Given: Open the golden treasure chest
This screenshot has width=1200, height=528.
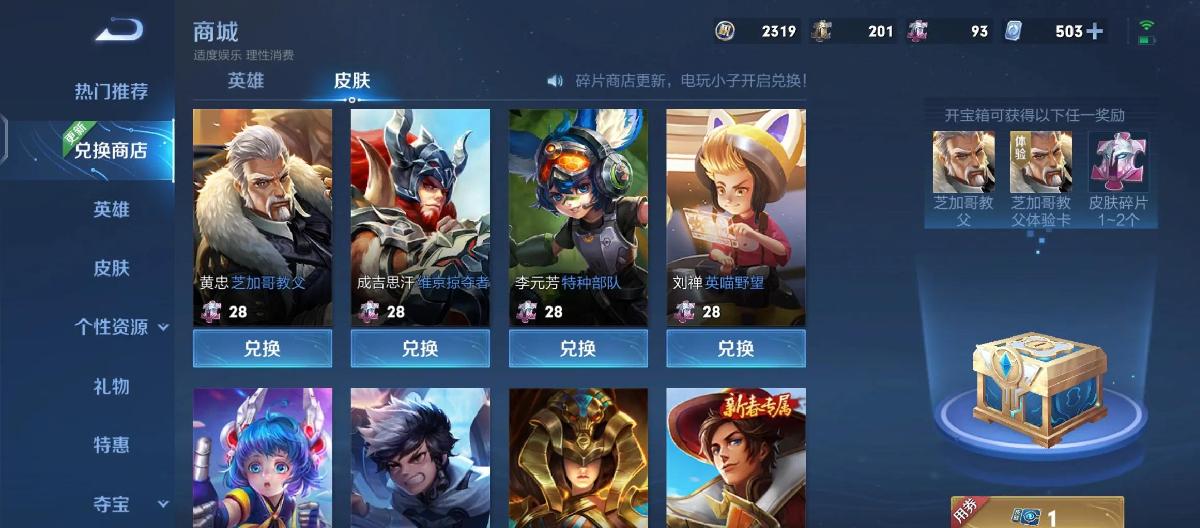Looking at the screenshot, I should pos(1040,378).
